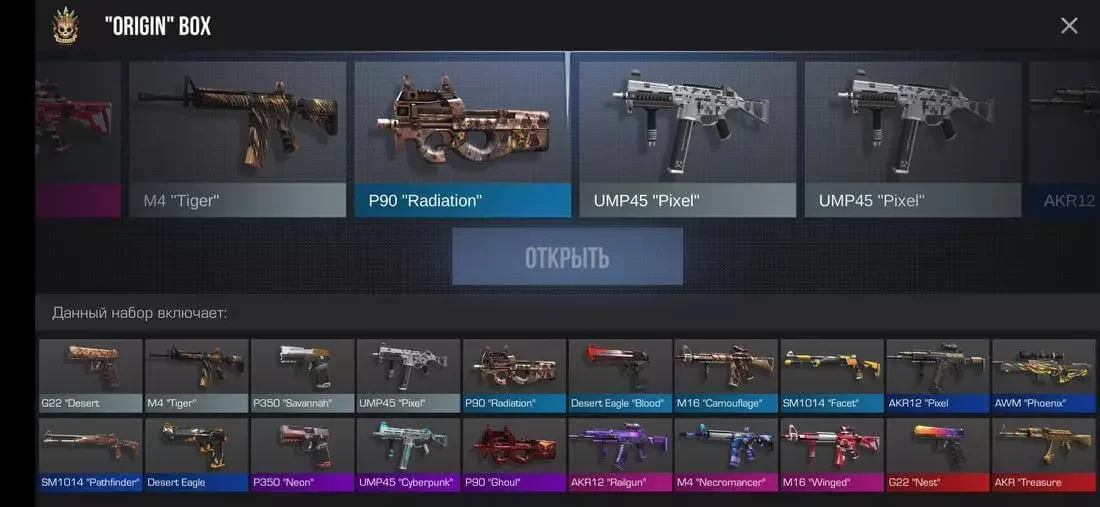Select the P90 "Ghoul" tile
The height and width of the screenshot is (507, 1100).
pyautogui.click(x=514, y=454)
